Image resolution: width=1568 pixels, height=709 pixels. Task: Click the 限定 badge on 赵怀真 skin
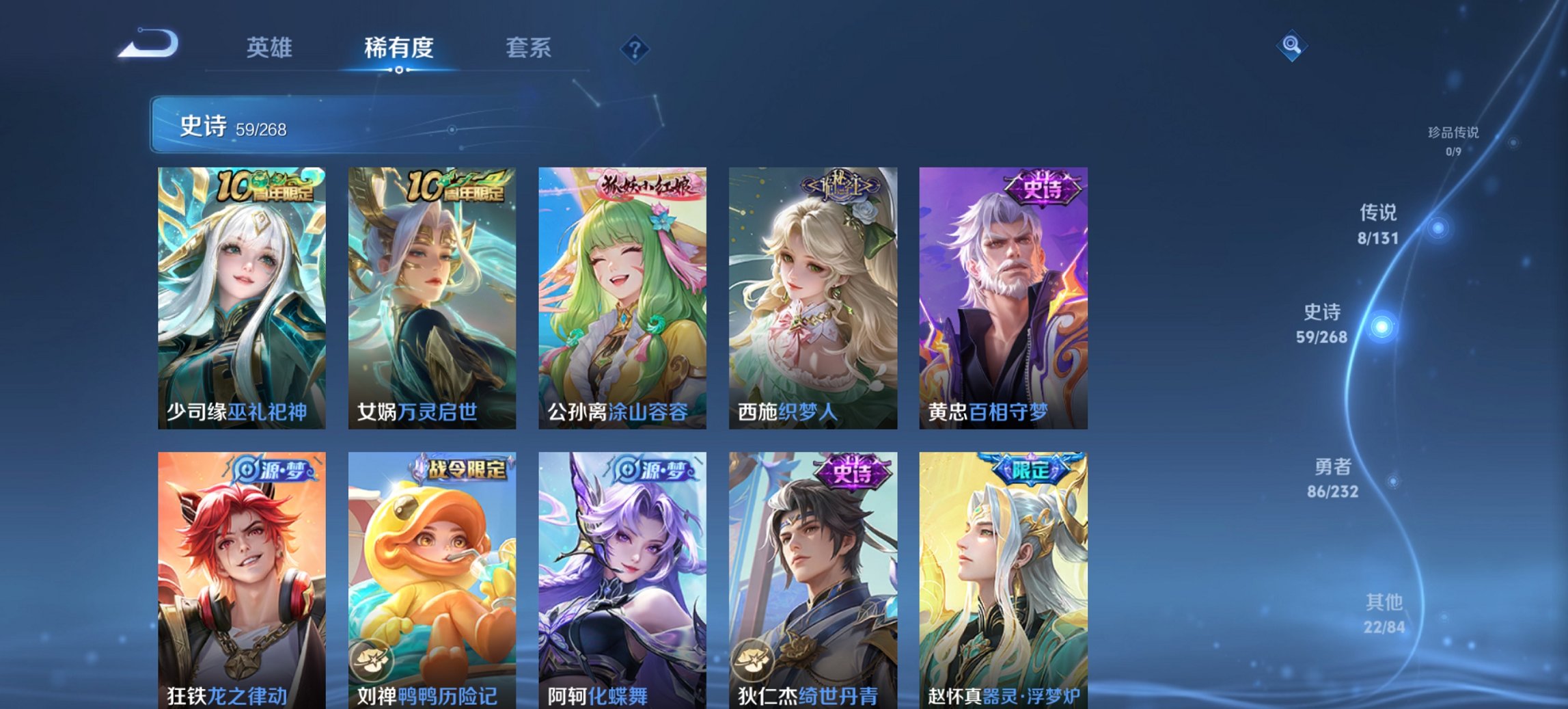tap(1030, 470)
